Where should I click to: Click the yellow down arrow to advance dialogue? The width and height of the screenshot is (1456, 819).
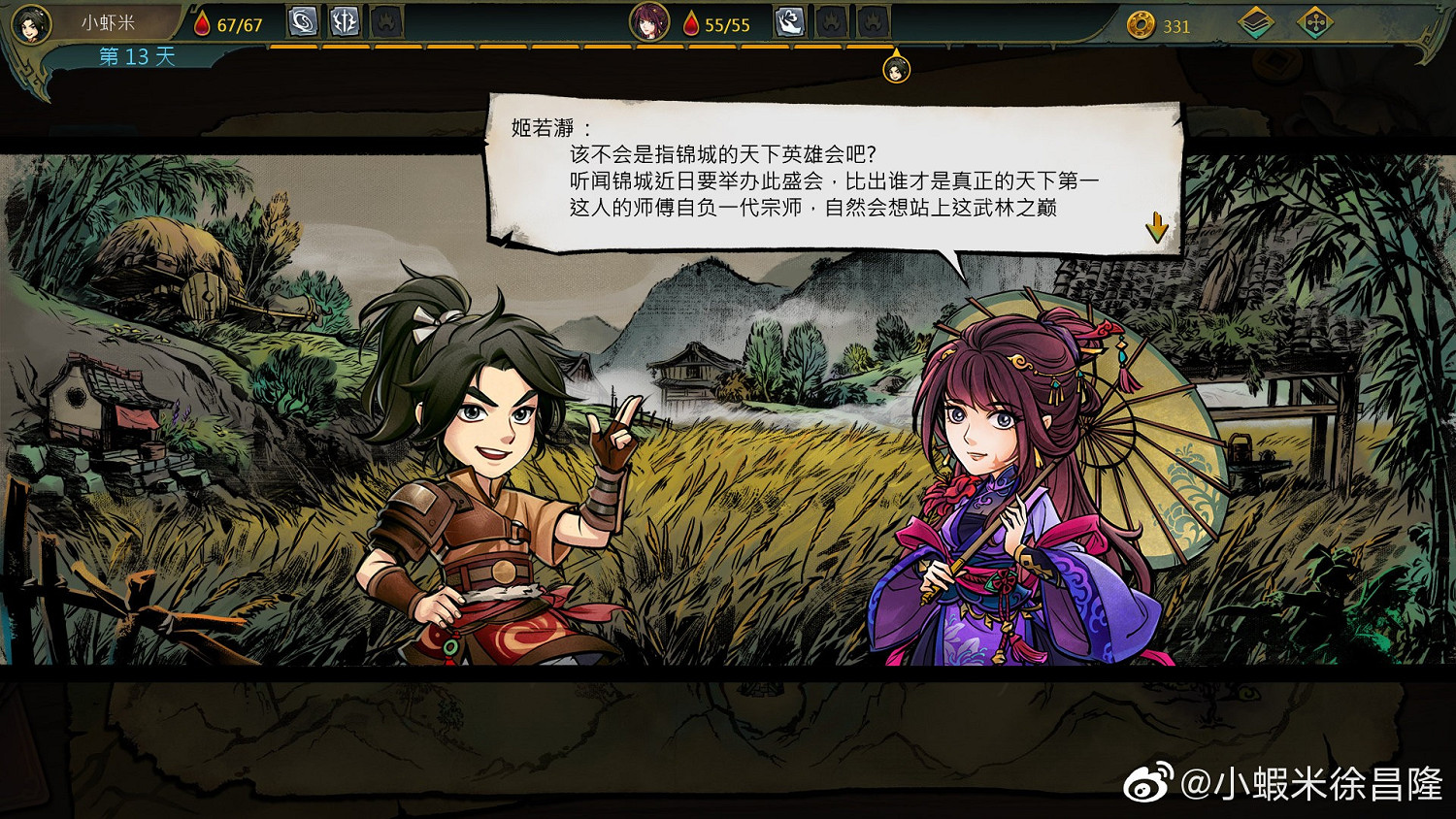1157,225
